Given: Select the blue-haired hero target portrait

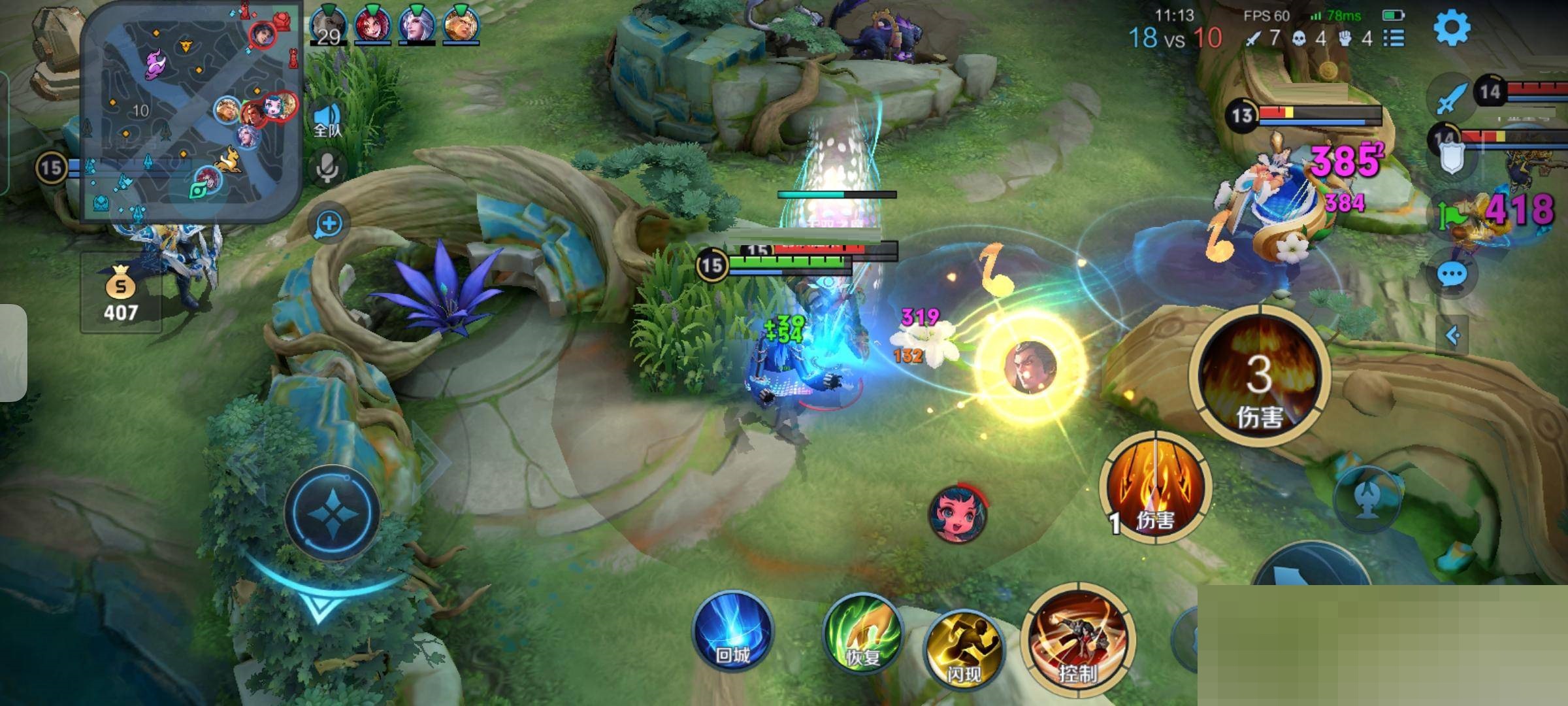Looking at the screenshot, I should [958, 514].
